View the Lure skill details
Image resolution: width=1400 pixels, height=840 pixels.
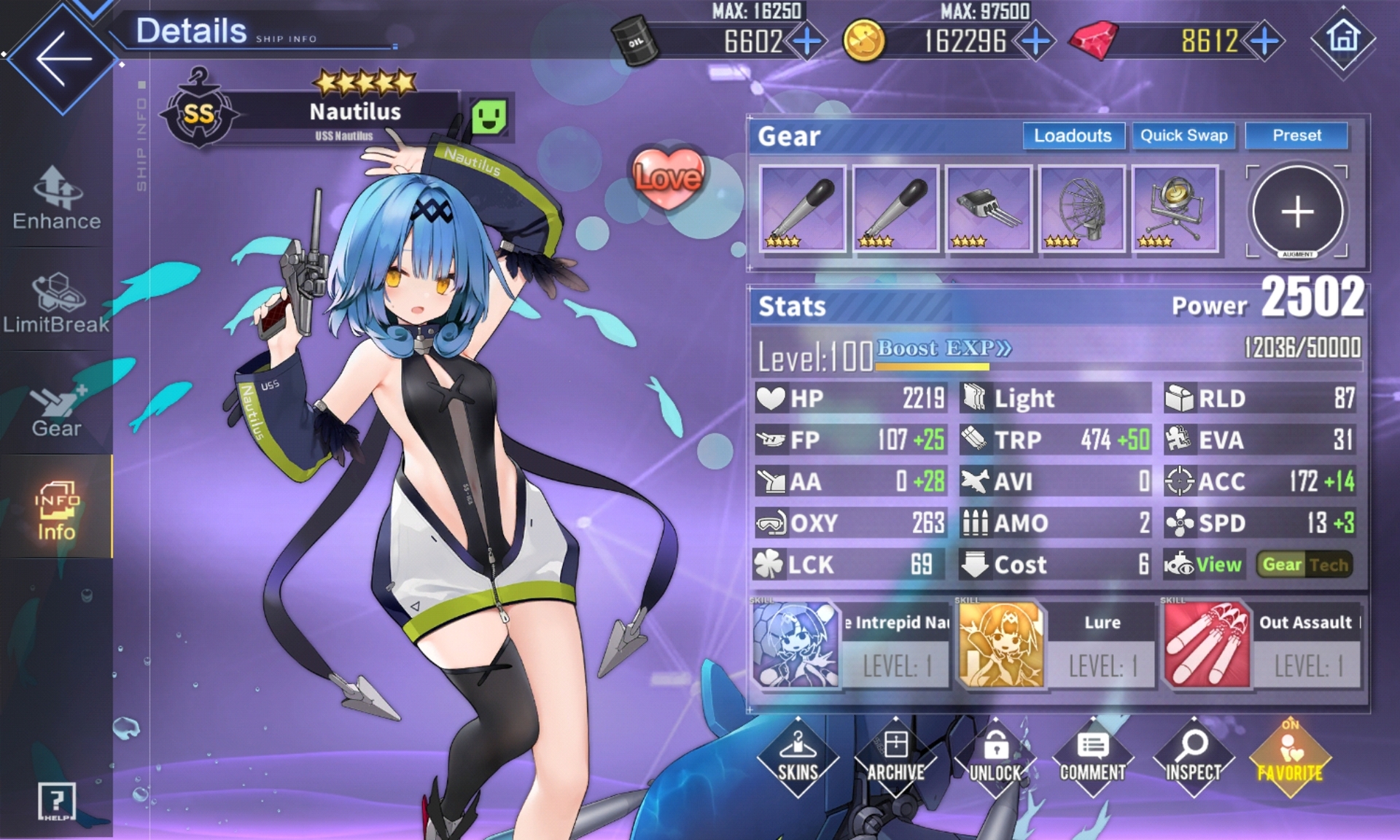(1055, 645)
